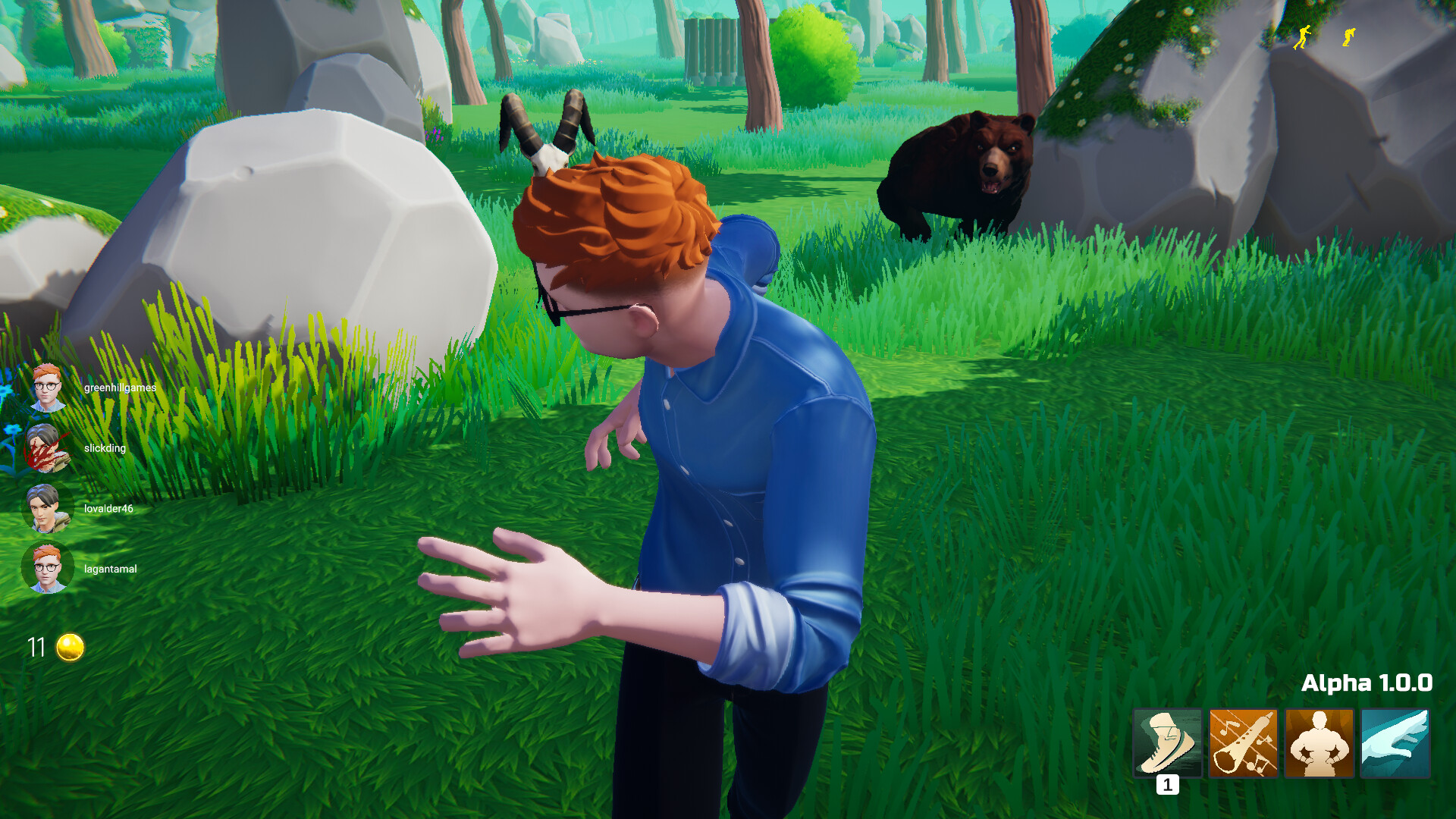Click the gold coin currency icon
This screenshot has height=819, width=1456.
[x=71, y=646]
